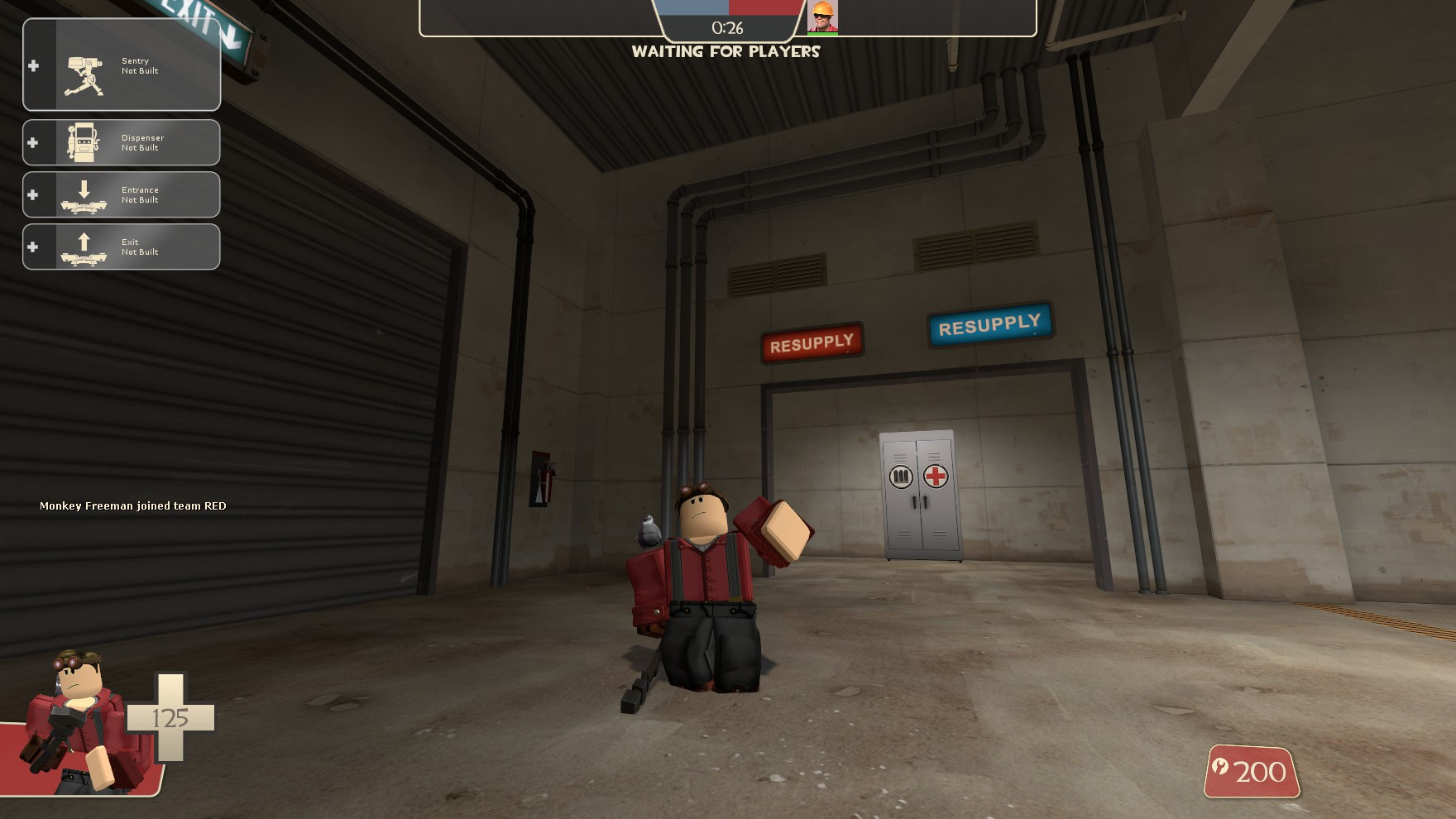The image size is (1456, 819).
Task: Click the red RESUPPLY sign
Action: [813, 341]
